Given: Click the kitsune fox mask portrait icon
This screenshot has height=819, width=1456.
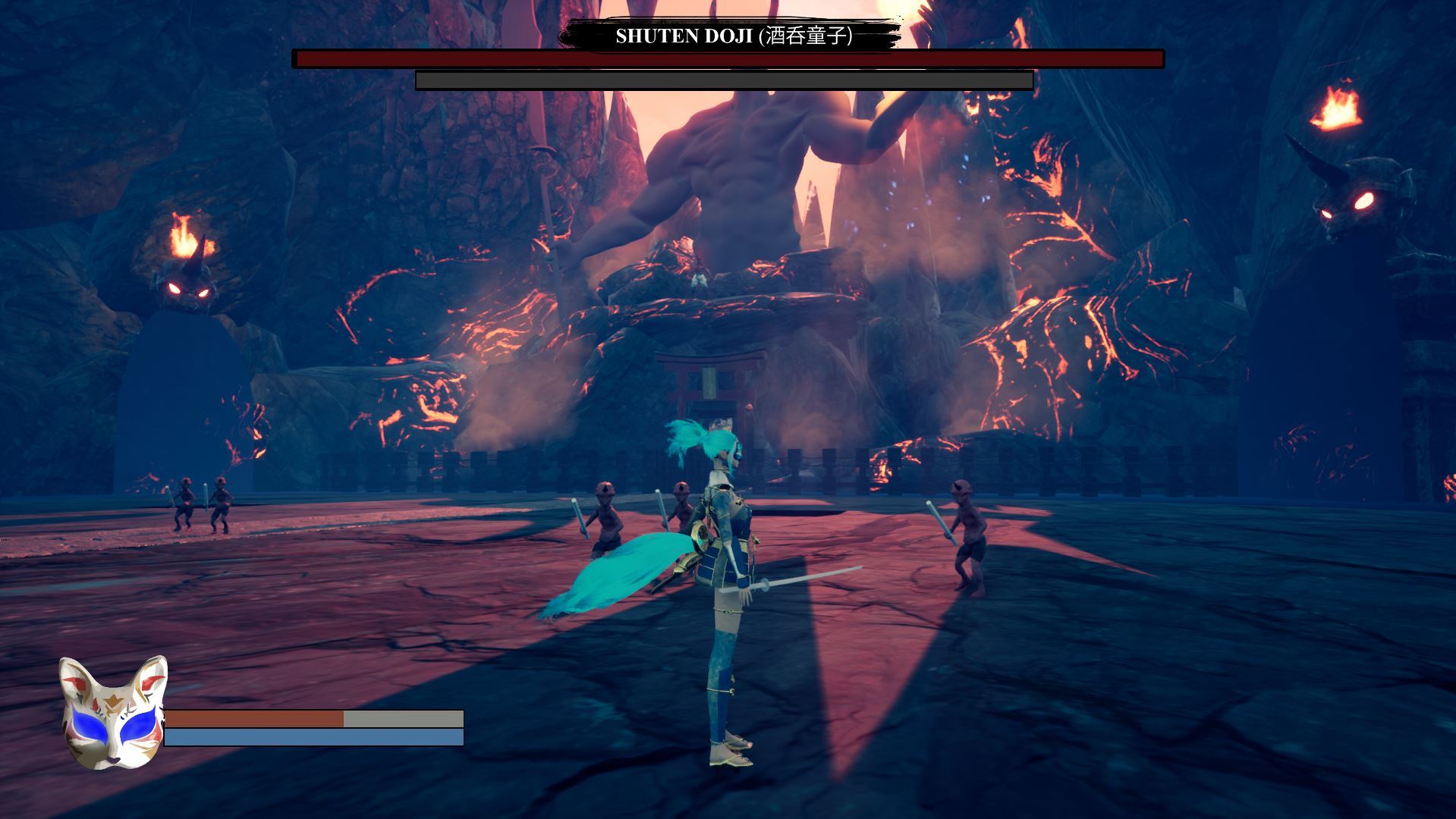Looking at the screenshot, I should pos(112,713).
